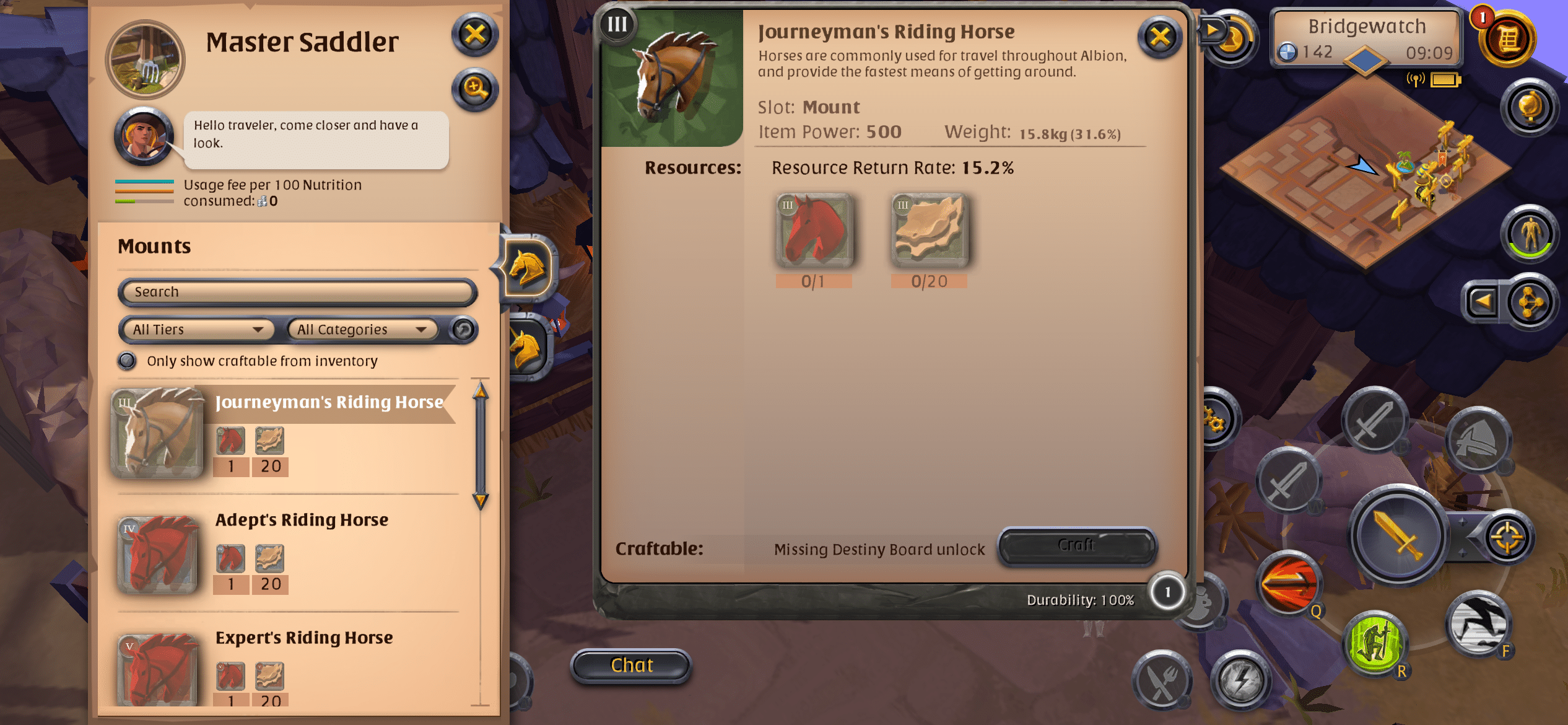Click the mount list scrollbar slider
This screenshot has height=725, width=1568.
(479, 446)
